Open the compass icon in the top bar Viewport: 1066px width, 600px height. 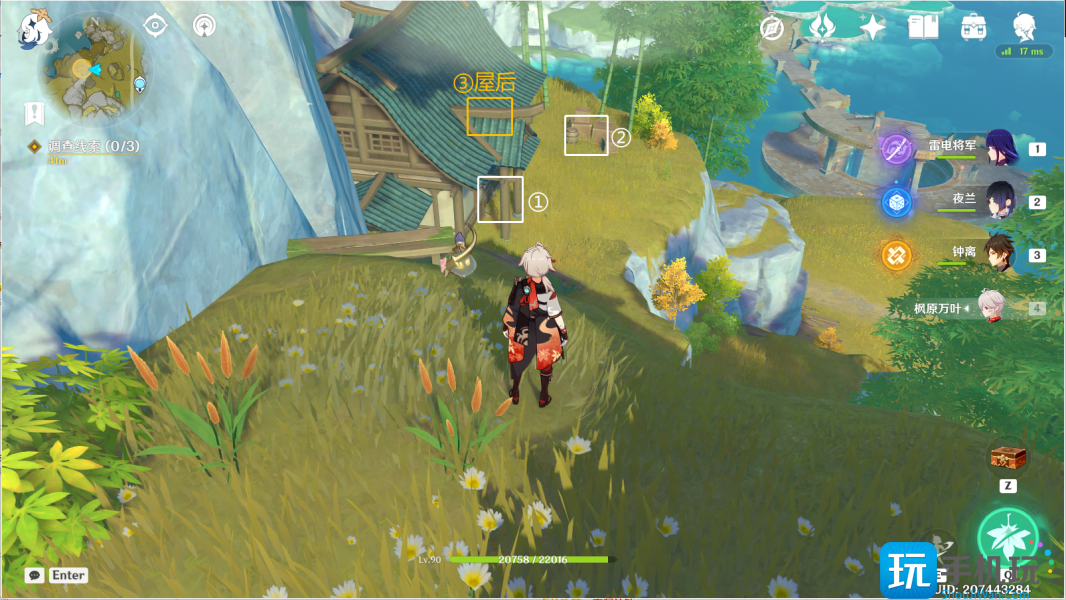pyautogui.click(x=771, y=28)
